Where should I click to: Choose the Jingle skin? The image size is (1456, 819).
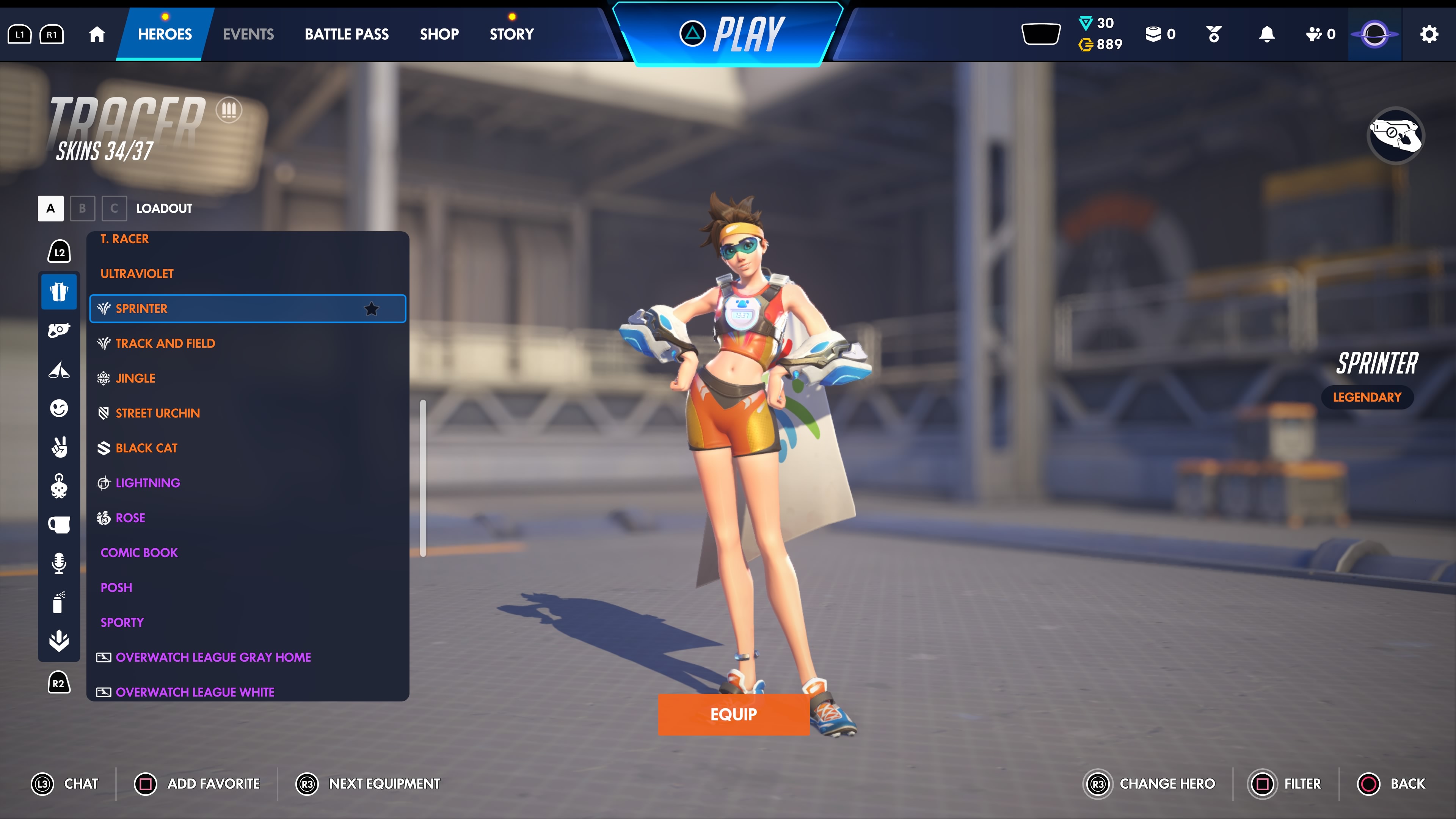pyautogui.click(x=135, y=378)
